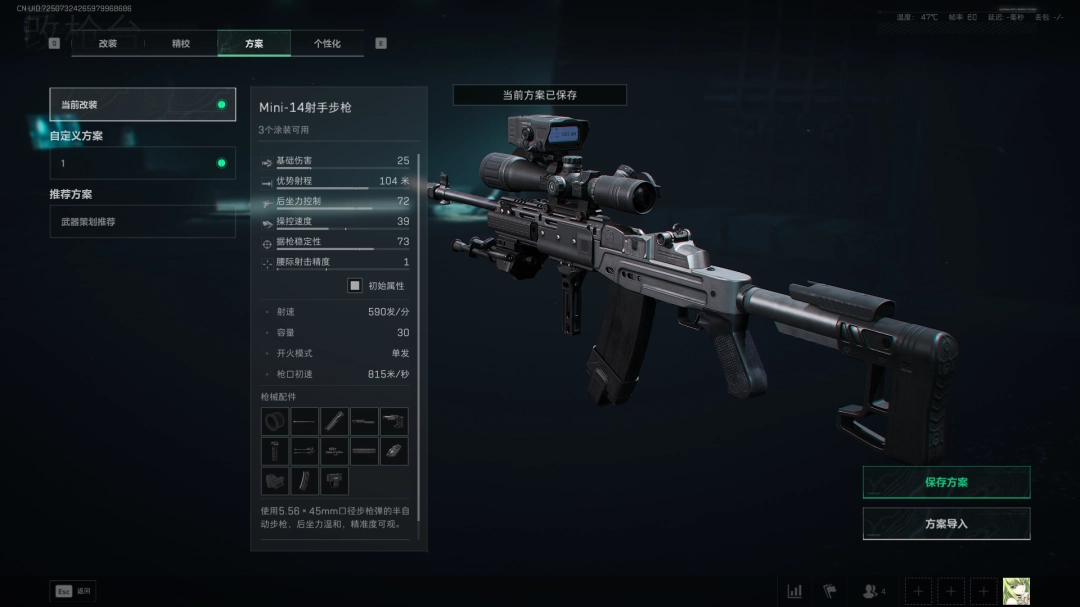Open the friends list icon
The width and height of the screenshot is (1080, 607).
coord(870,591)
